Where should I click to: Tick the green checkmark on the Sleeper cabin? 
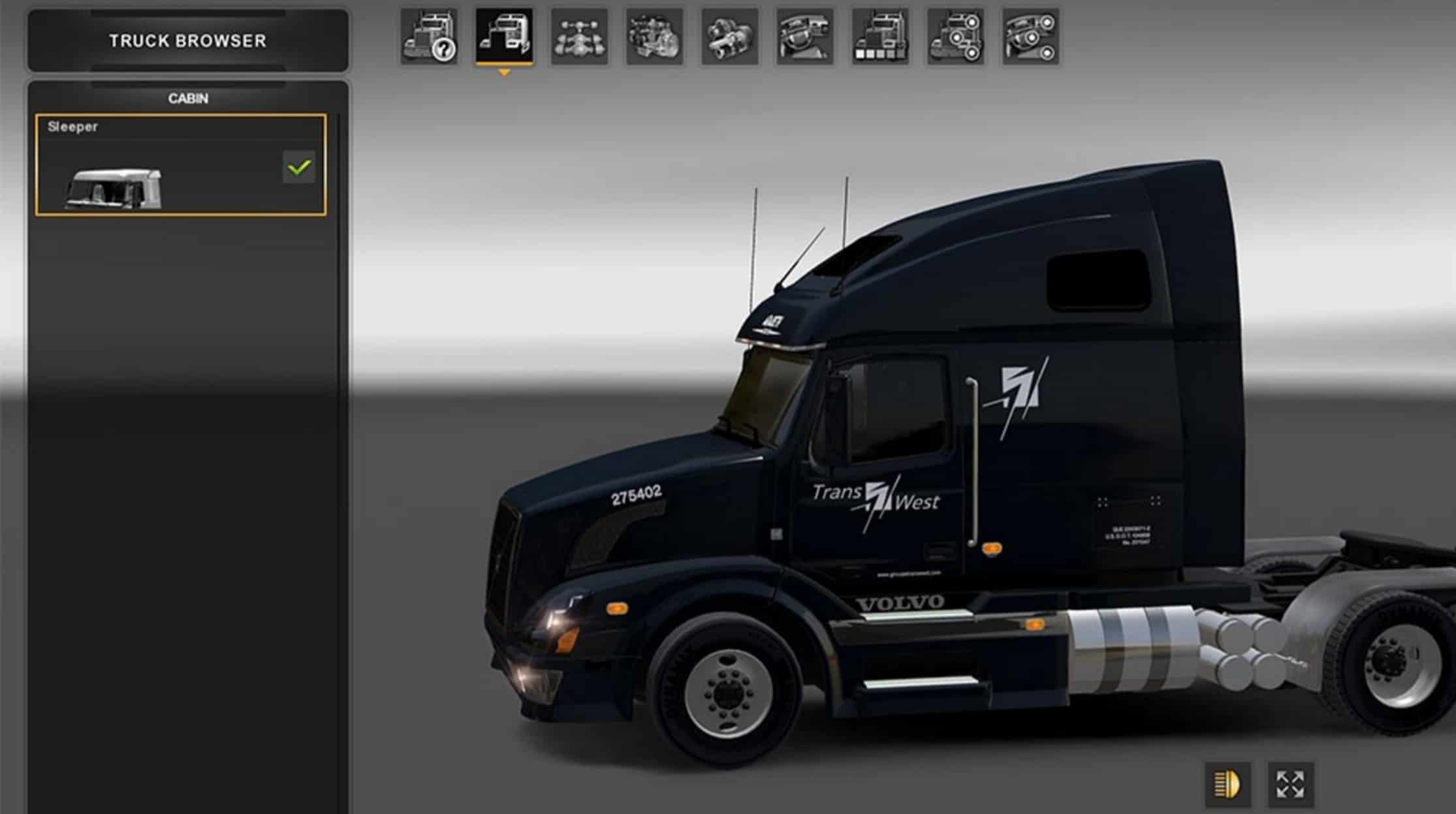tap(298, 167)
